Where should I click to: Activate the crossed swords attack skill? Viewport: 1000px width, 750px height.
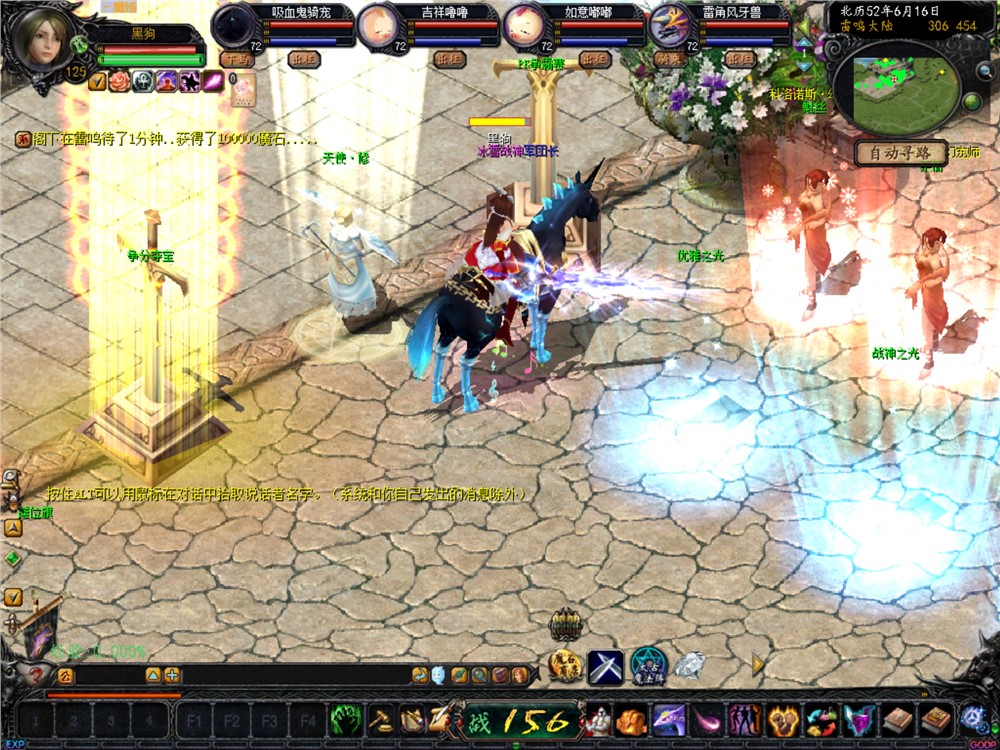605,666
